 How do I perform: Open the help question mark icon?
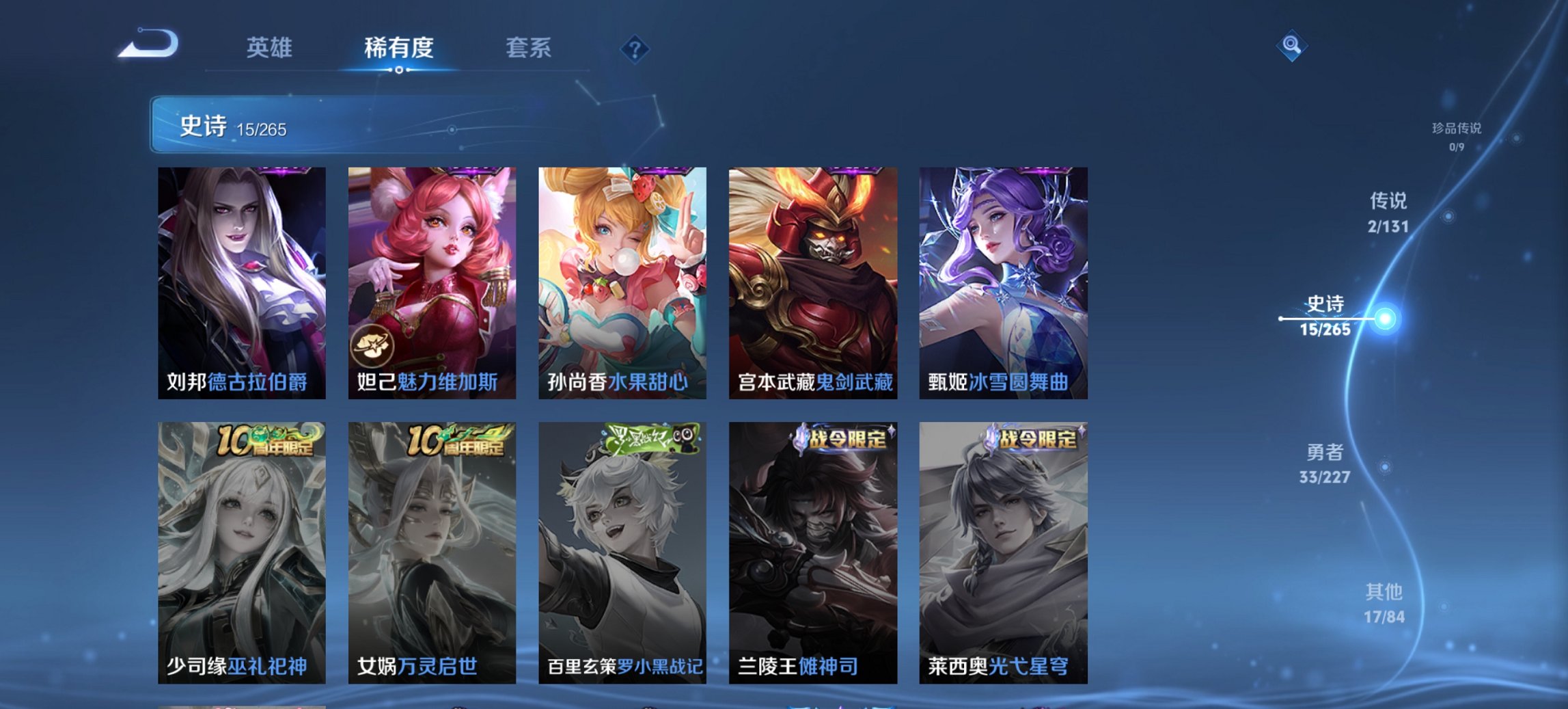(x=635, y=49)
